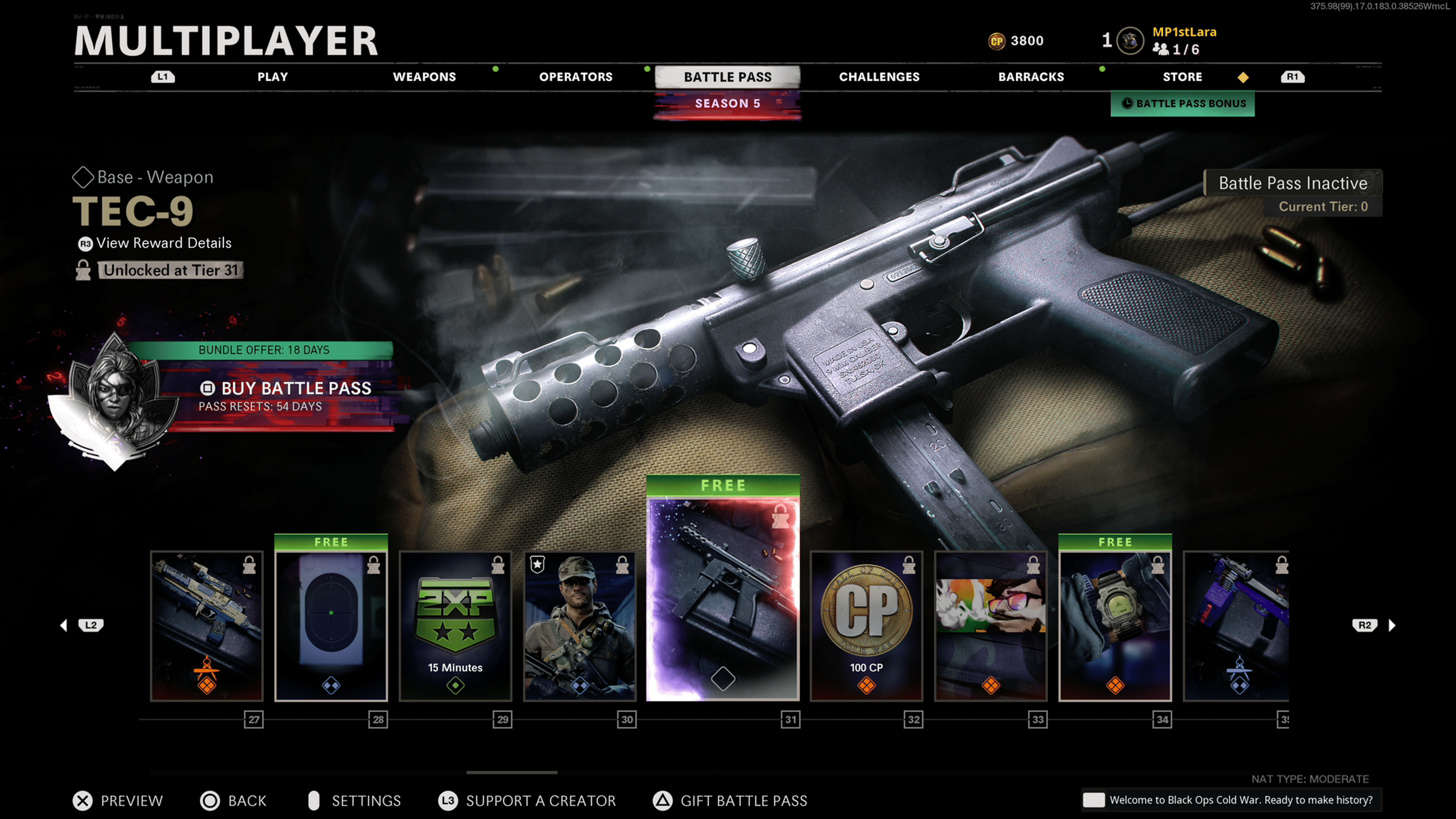Screen dimensions: 1456x819
Task: Choose the free tier 28 reticle reward
Action: pyautogui.click(x=331, y=626)
